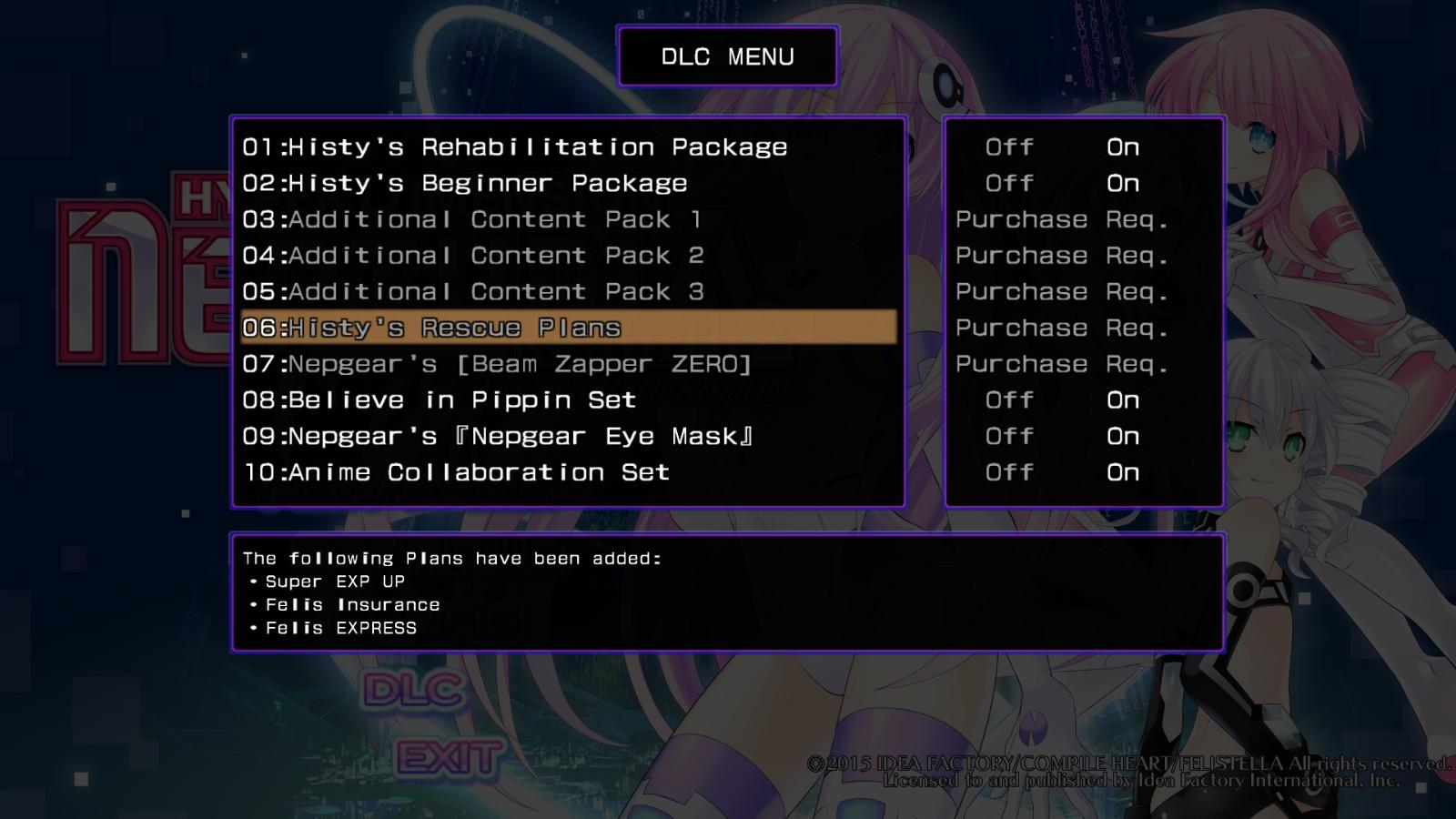Turn Believe in Pippin Set back On
This screenshot has height=819, width=1456.
point(1123,399)
